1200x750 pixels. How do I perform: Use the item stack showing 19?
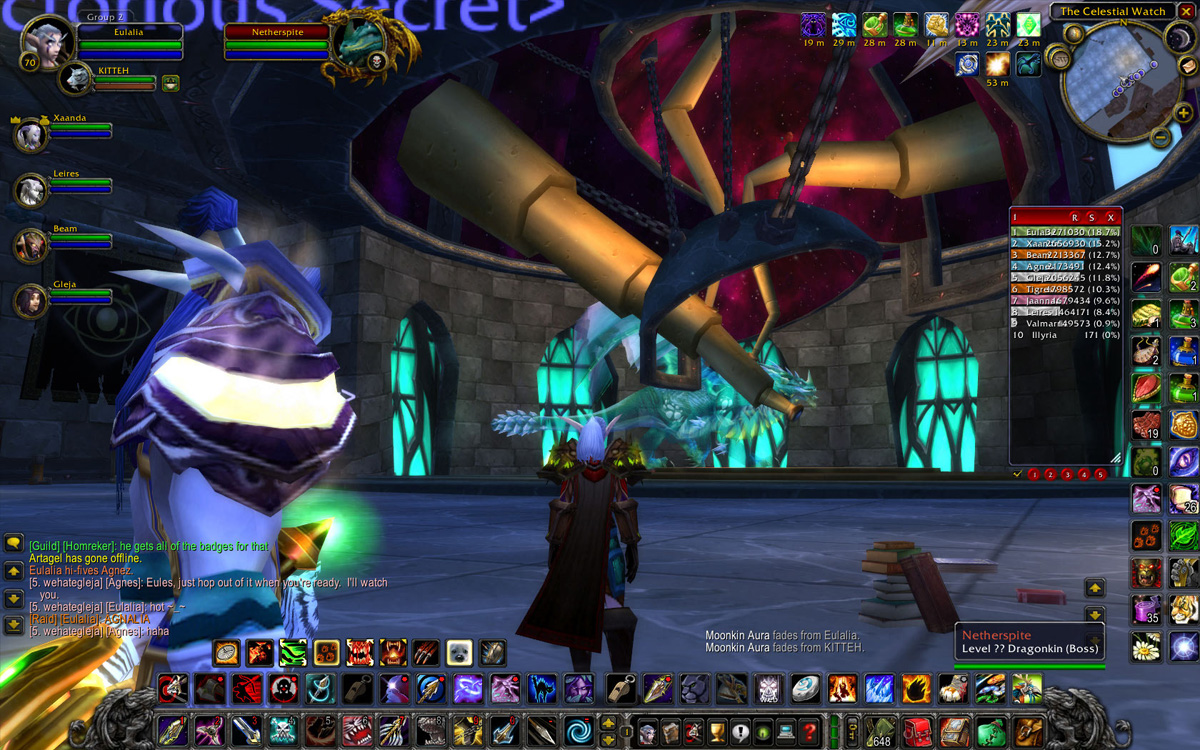[x=1146, y=425]
